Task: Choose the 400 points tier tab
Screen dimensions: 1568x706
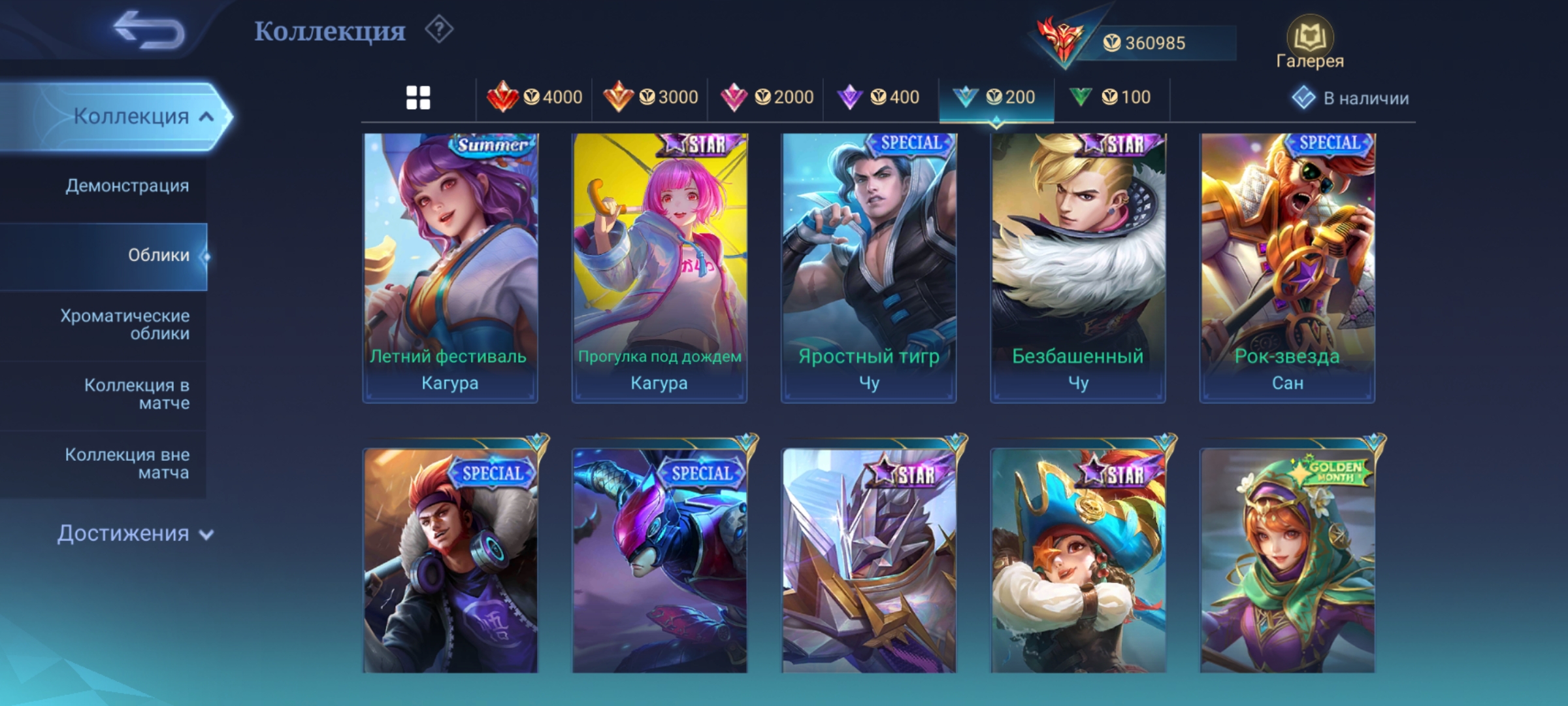Action: point(879,98)
